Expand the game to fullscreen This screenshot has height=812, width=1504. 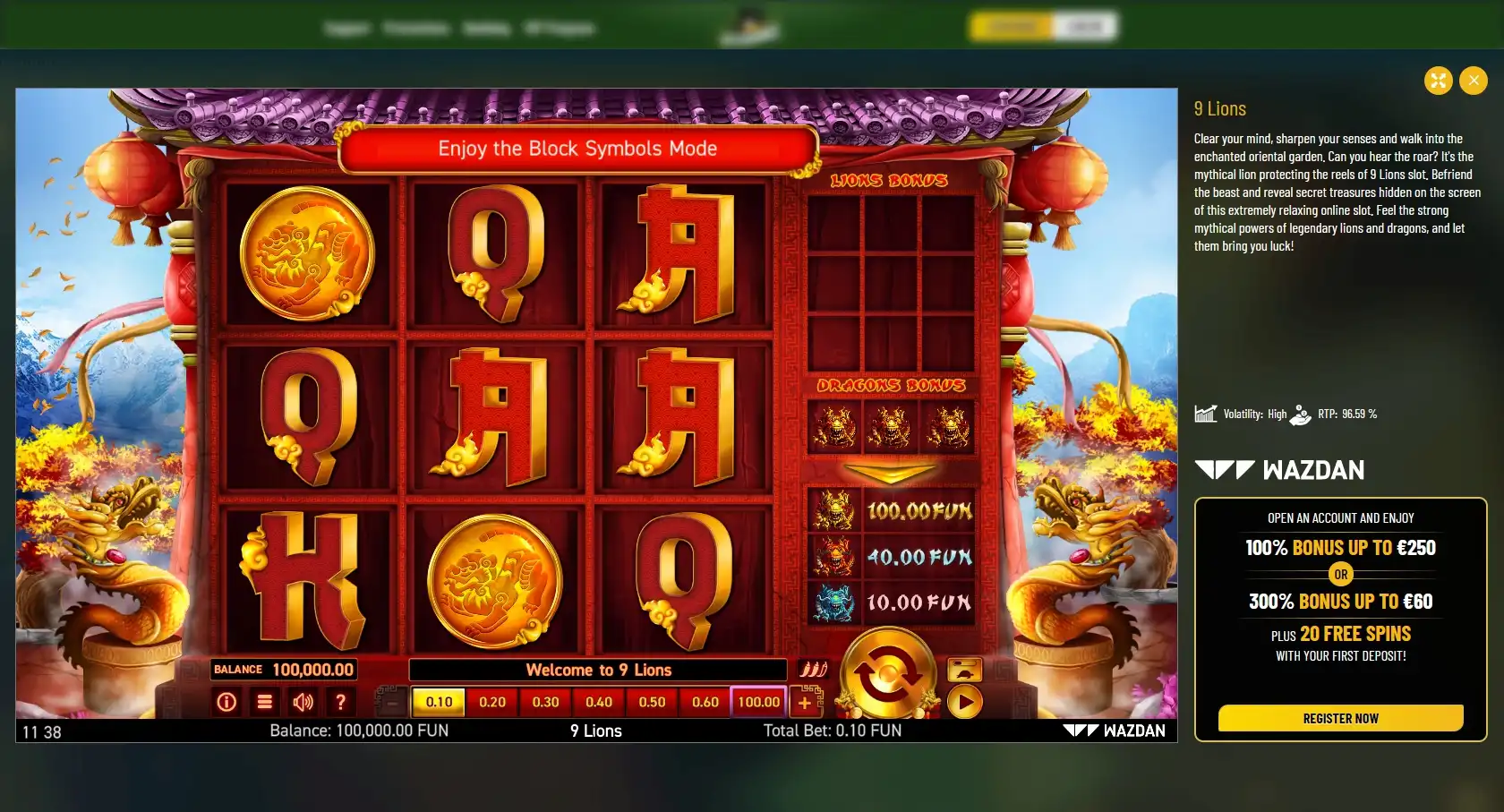[x=1438, y=81]
